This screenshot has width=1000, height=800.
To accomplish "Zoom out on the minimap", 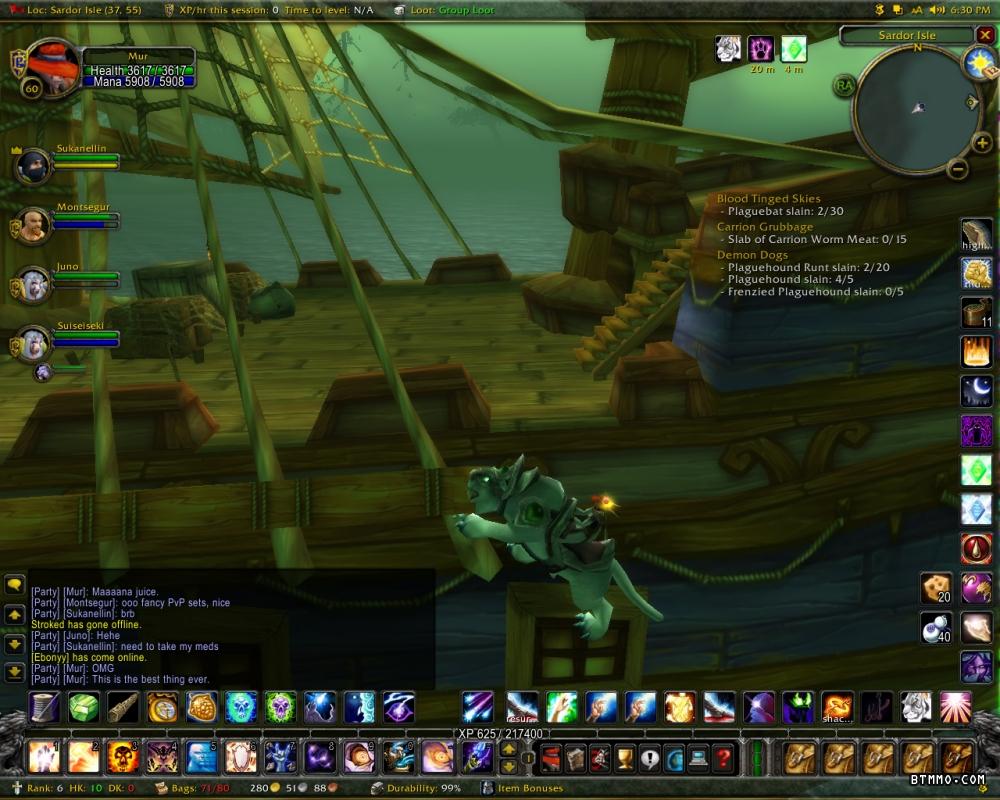I will click(957, 169).
